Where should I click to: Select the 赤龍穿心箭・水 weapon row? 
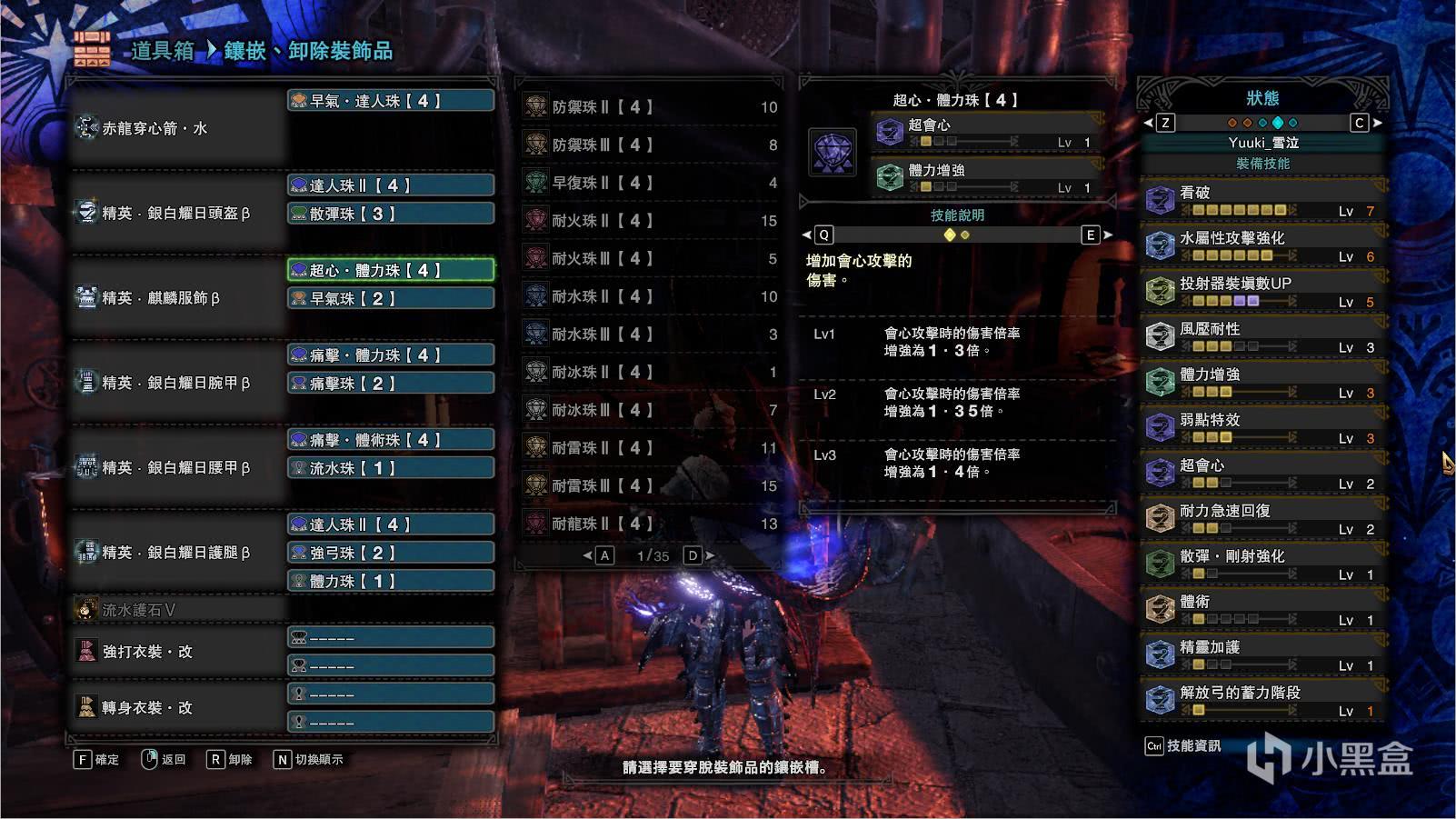tap(177, 128)
